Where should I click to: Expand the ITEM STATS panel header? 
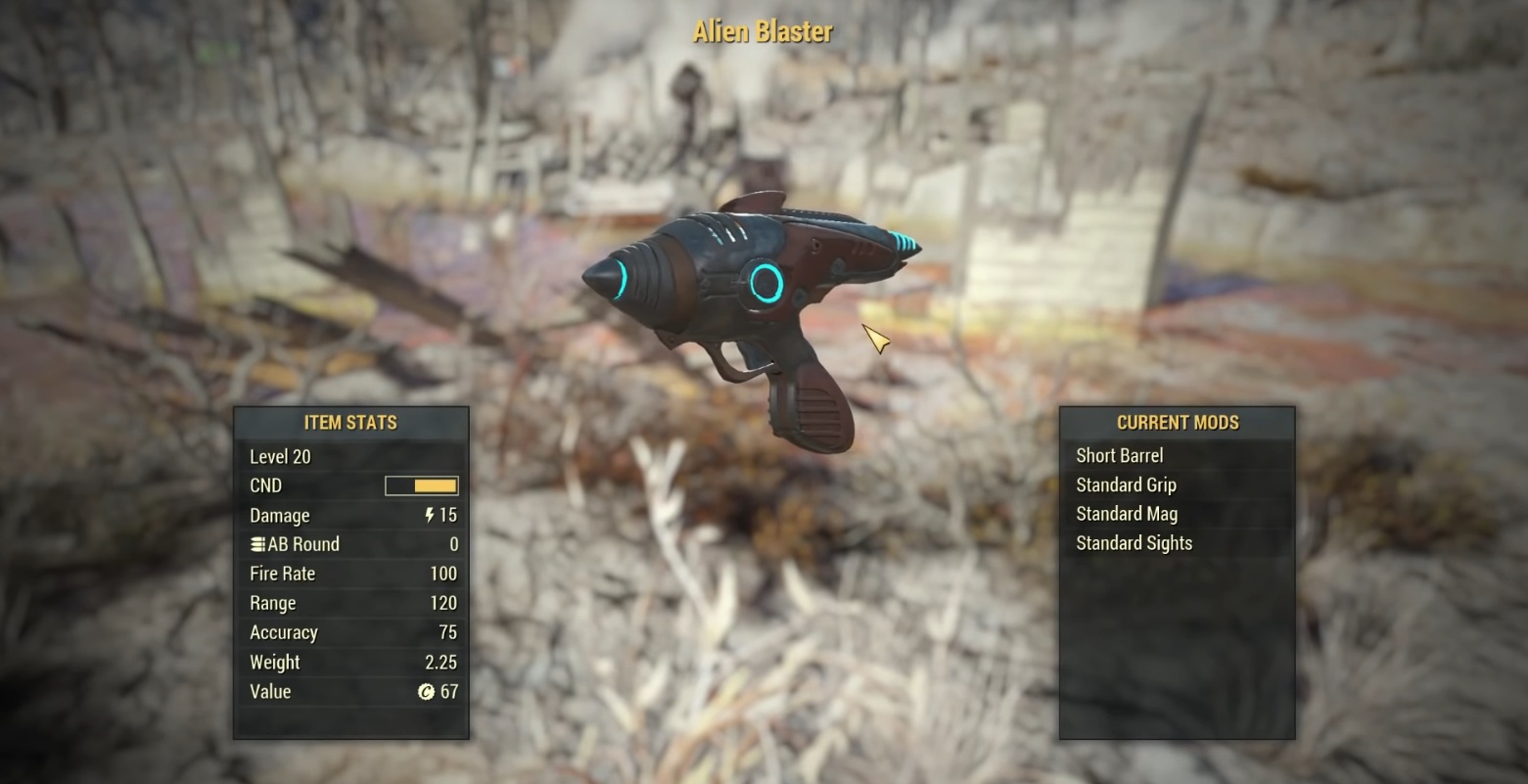(349, 422)
